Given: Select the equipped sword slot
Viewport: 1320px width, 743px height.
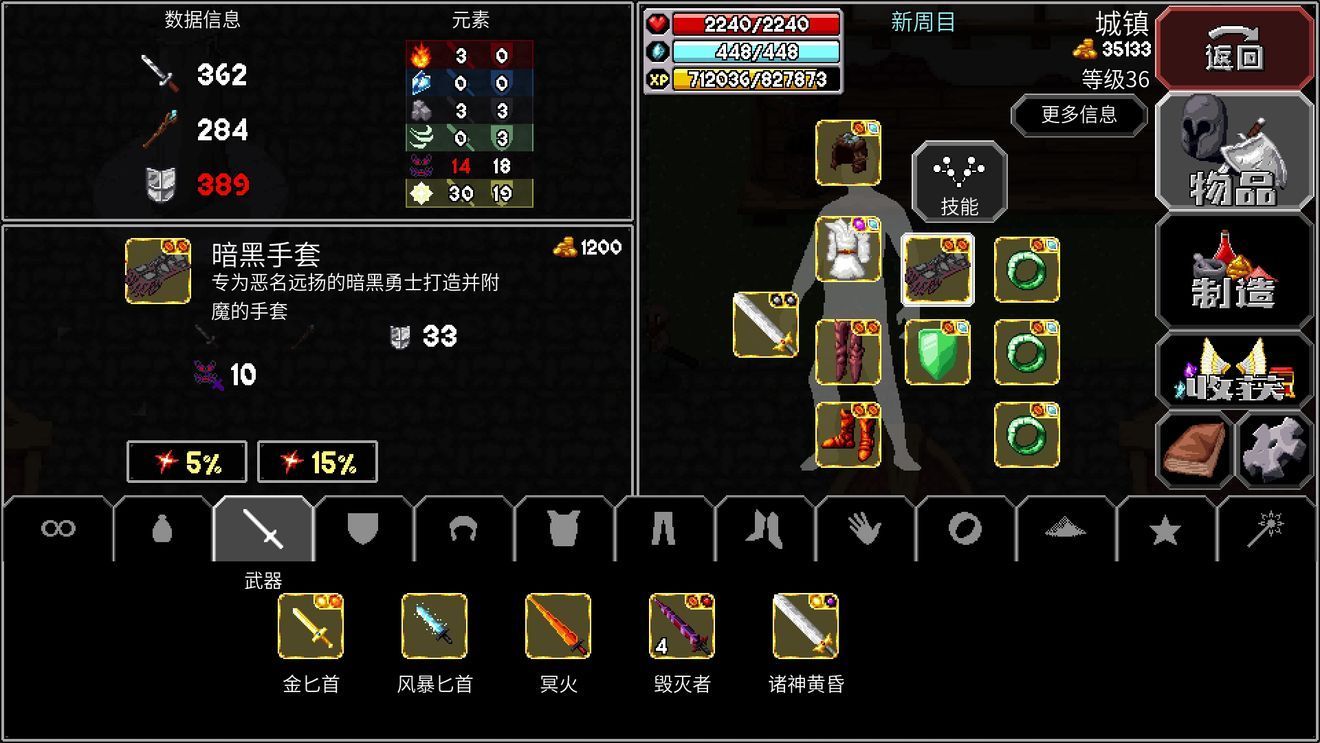Looking at the screenshot, I should (x=763, y=325).
